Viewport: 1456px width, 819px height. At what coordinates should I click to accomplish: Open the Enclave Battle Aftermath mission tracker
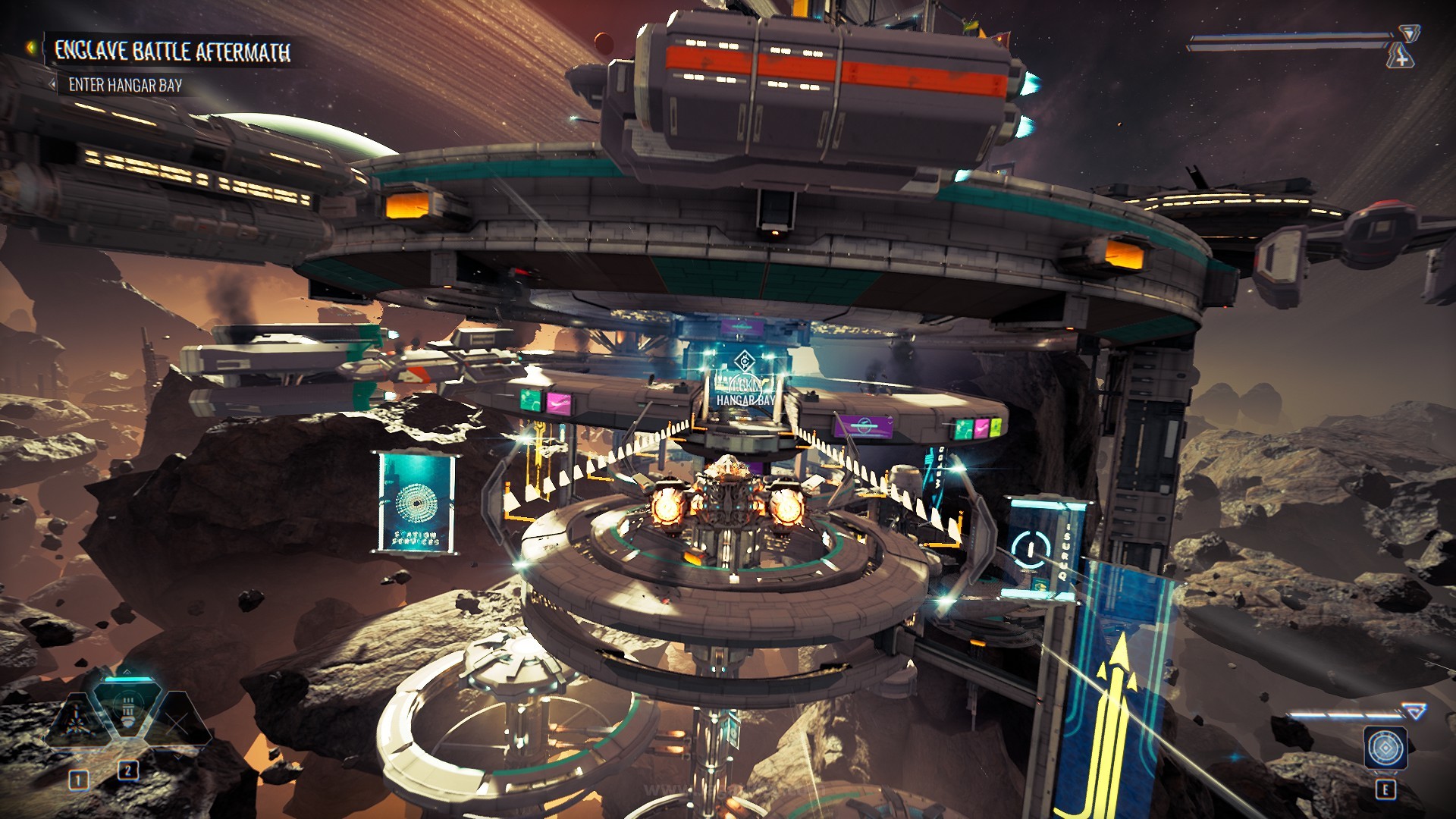(x=172, y=52)
